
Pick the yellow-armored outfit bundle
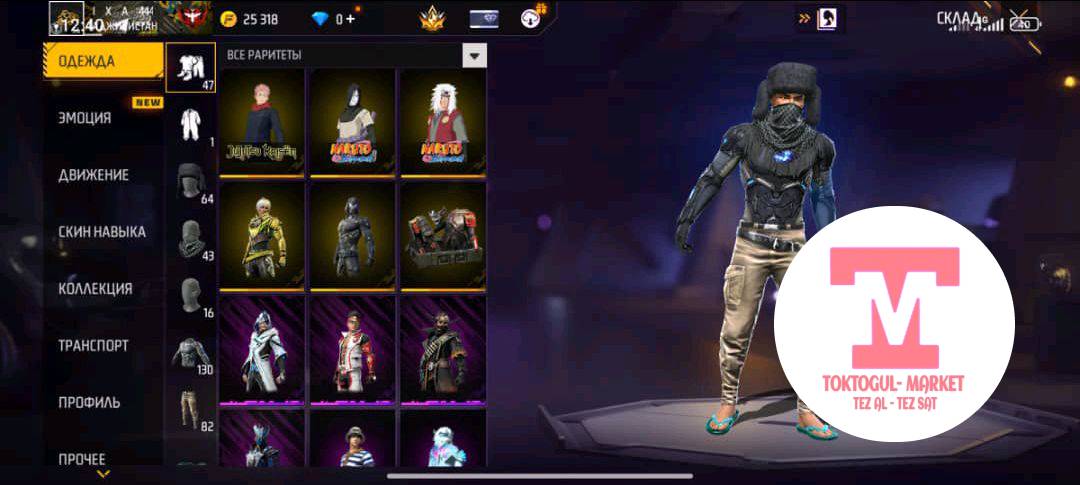coord(261,235)
